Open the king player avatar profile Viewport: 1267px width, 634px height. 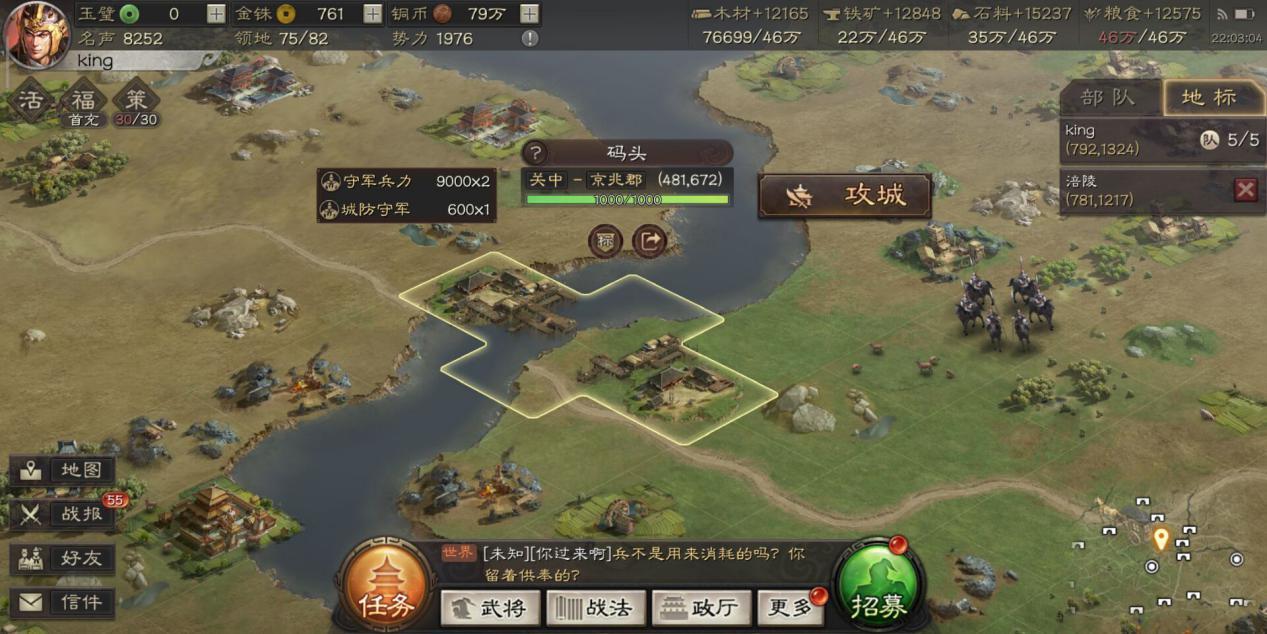(36, 34)
